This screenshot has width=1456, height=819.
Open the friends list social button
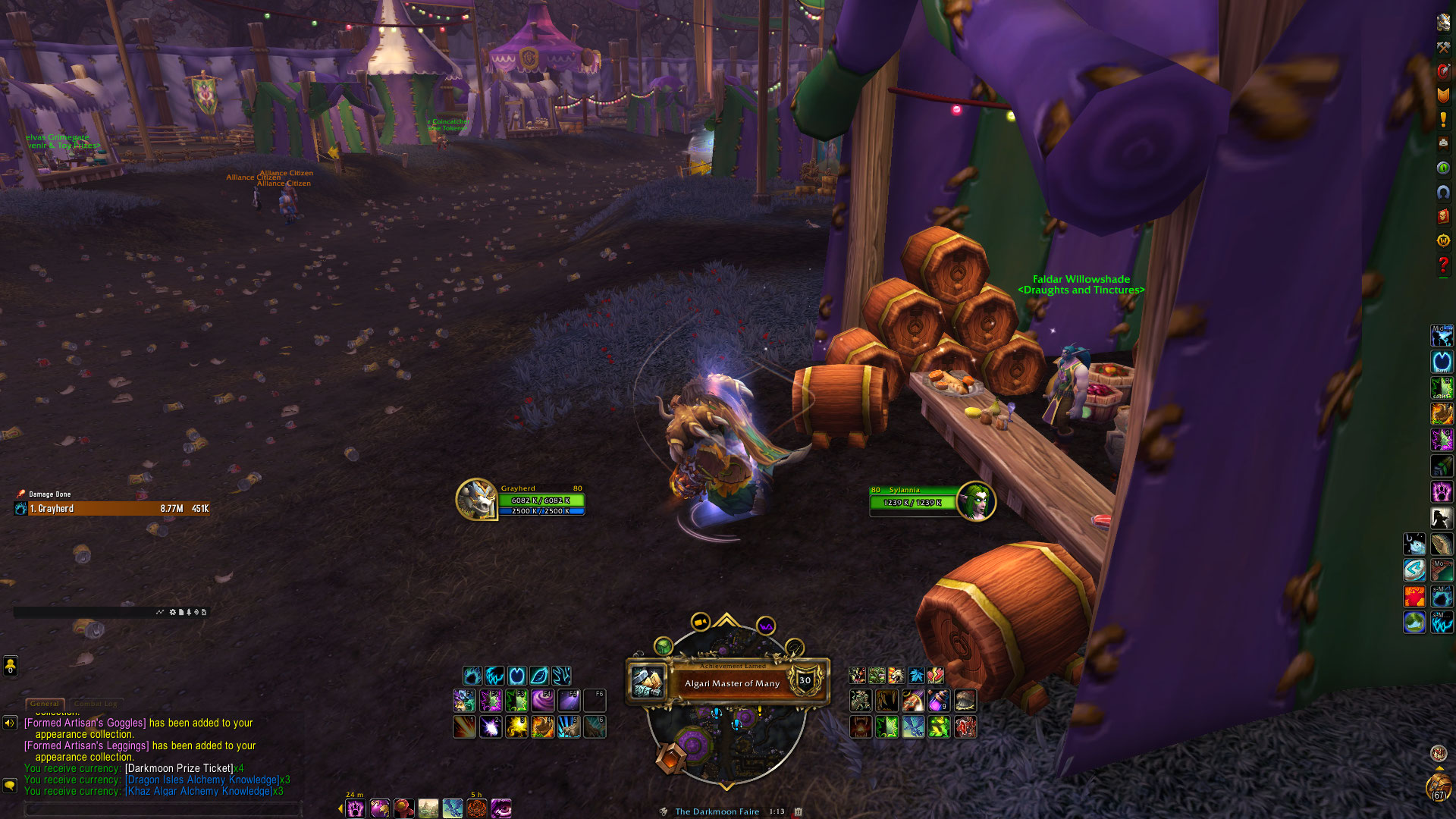coord(10,667)
